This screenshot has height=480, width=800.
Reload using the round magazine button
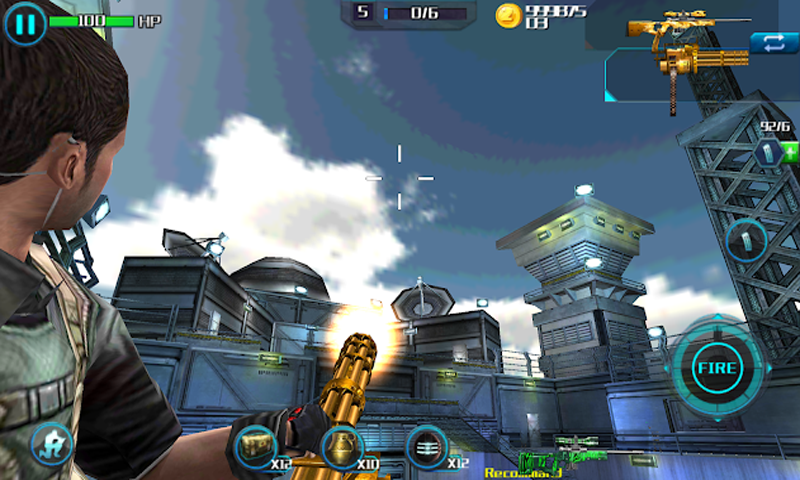coord(746,241)
